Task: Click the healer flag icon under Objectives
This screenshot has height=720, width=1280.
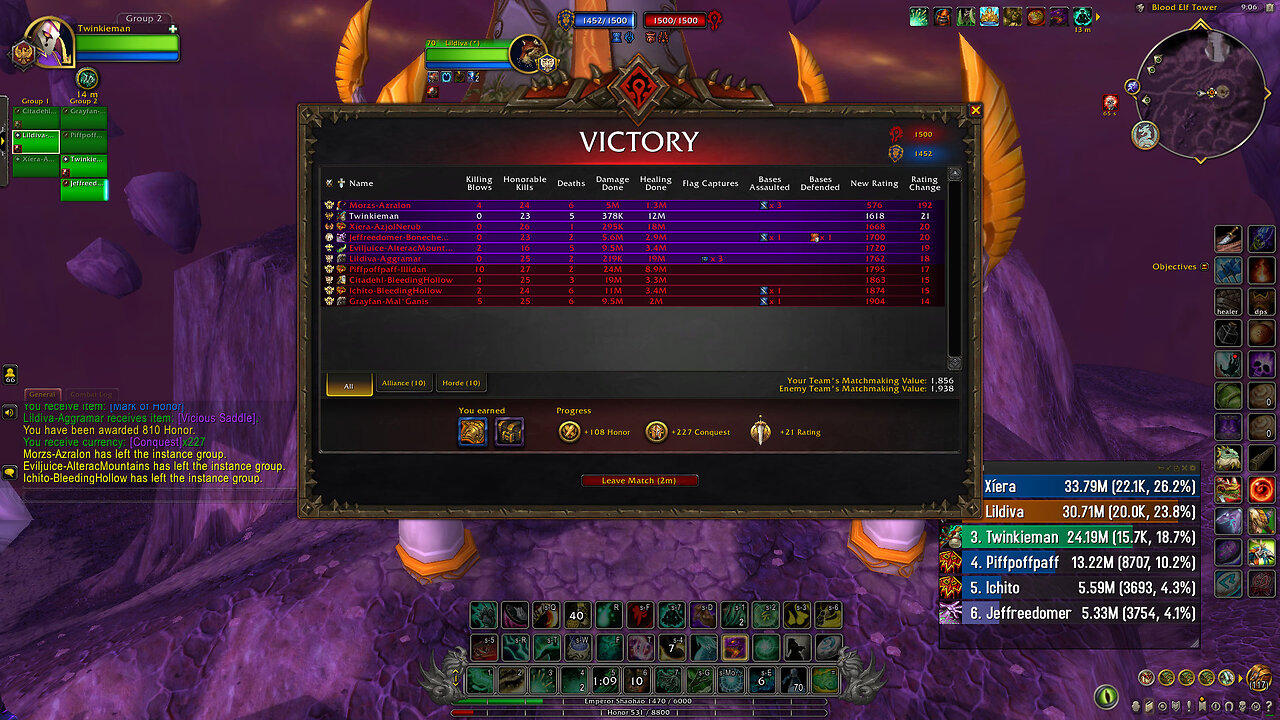Action: coord(1228,300)
